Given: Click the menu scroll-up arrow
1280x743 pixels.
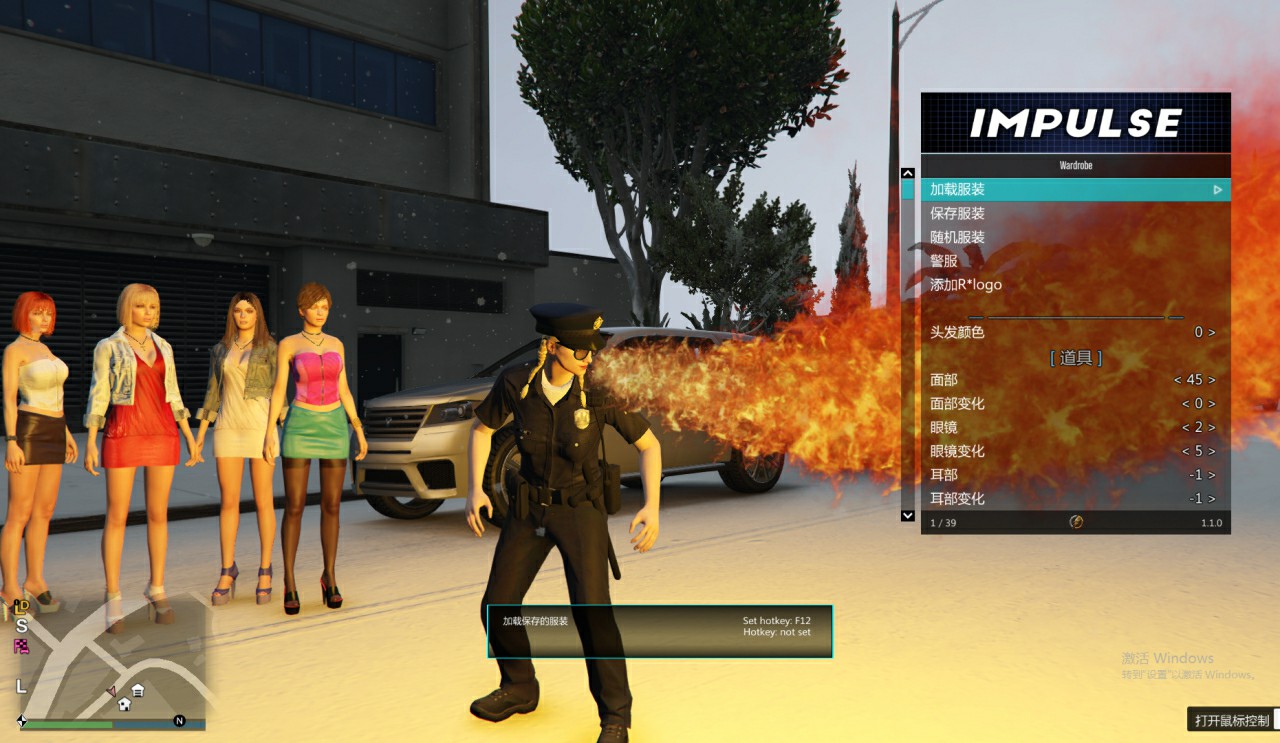Looking at the screenshot, I should point(908,173).
